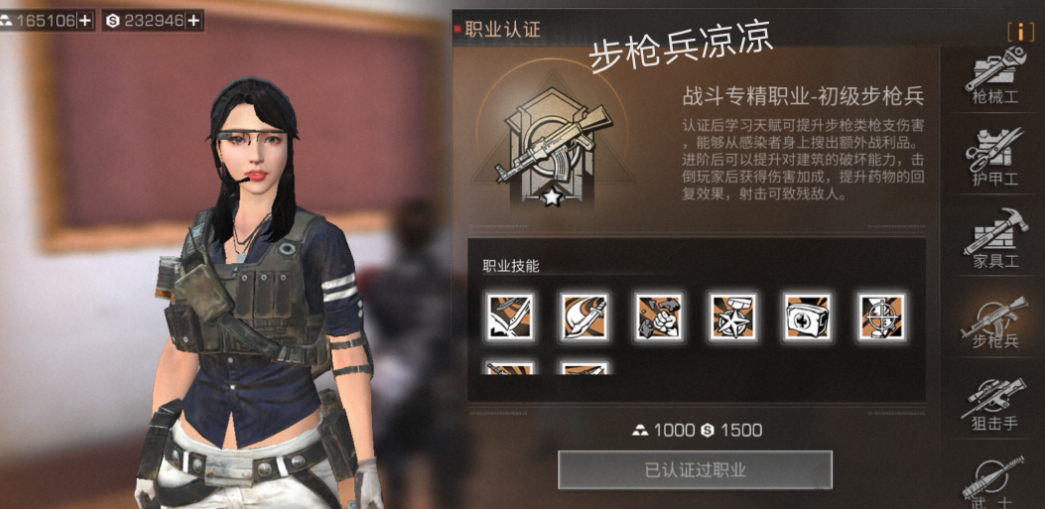Open the info button marked i
The height and width of the screenshot is (509, 1045).
pyautogui.click(x=1020, y=31)
